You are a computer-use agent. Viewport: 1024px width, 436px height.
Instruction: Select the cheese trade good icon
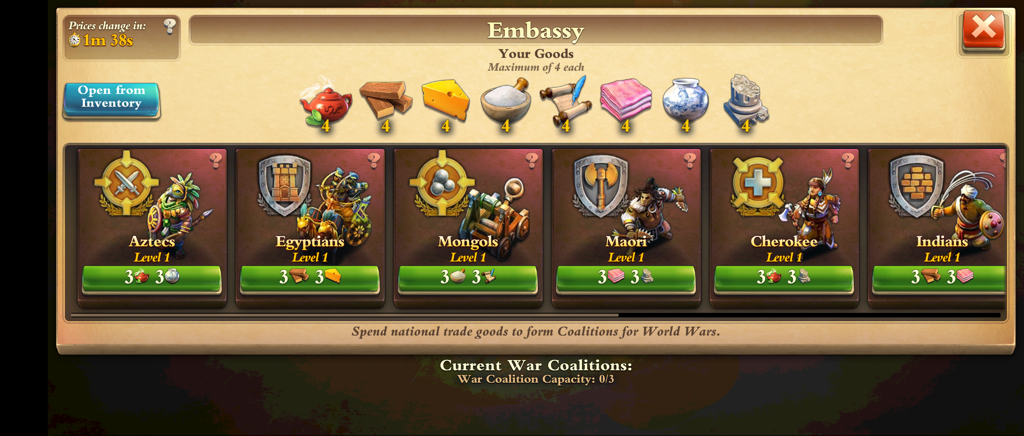click(x=445, y=99)
